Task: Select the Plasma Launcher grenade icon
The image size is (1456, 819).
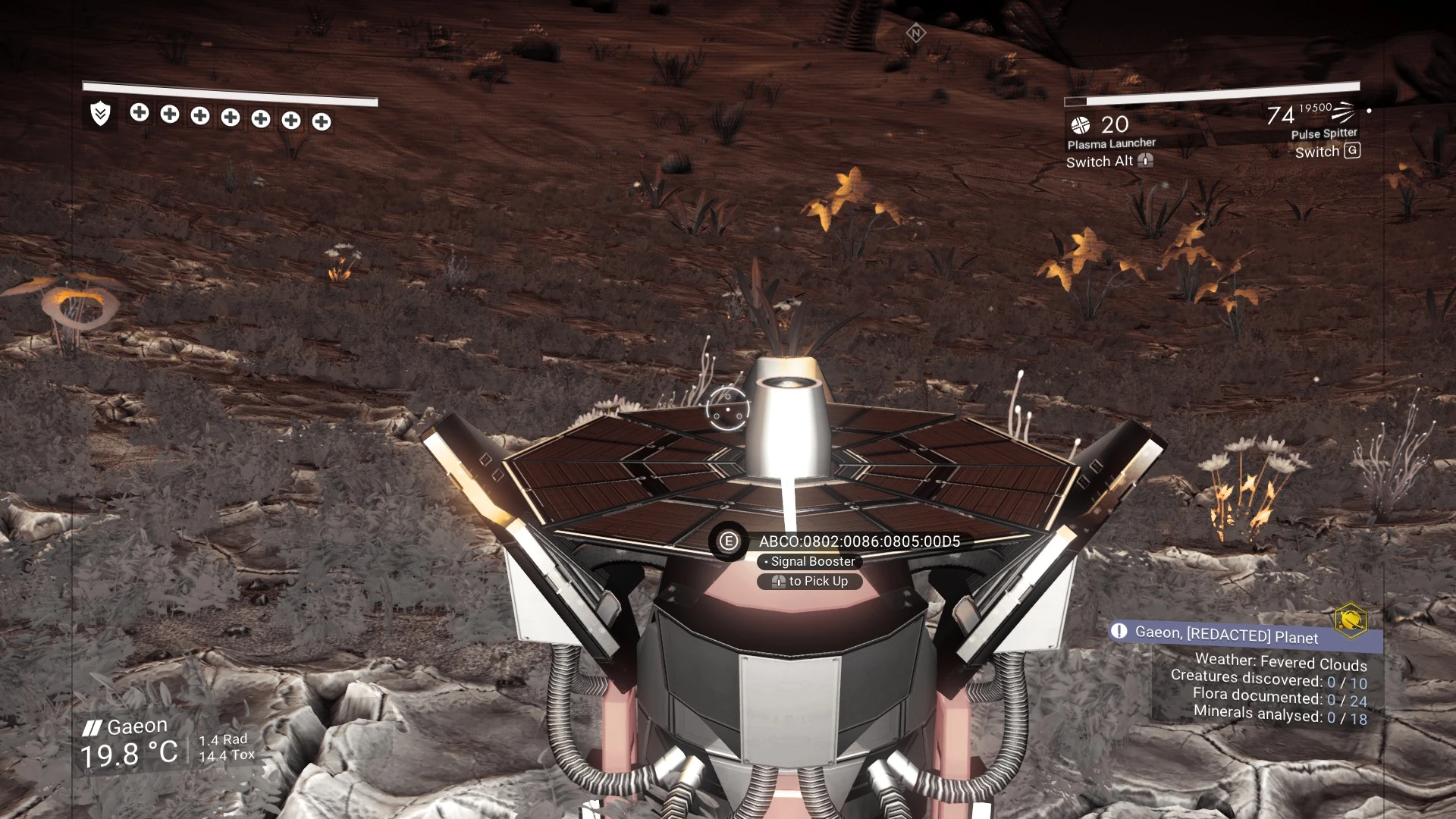Action: (x=1081, y=125)
